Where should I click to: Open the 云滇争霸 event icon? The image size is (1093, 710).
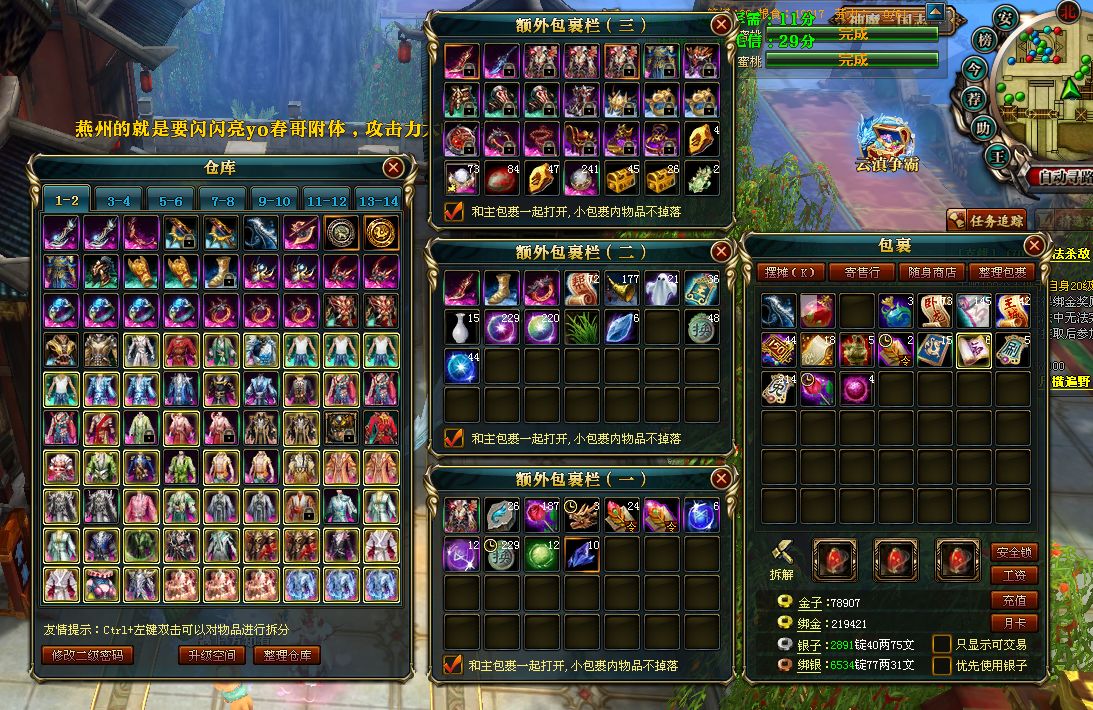click(x=886, y=140)
